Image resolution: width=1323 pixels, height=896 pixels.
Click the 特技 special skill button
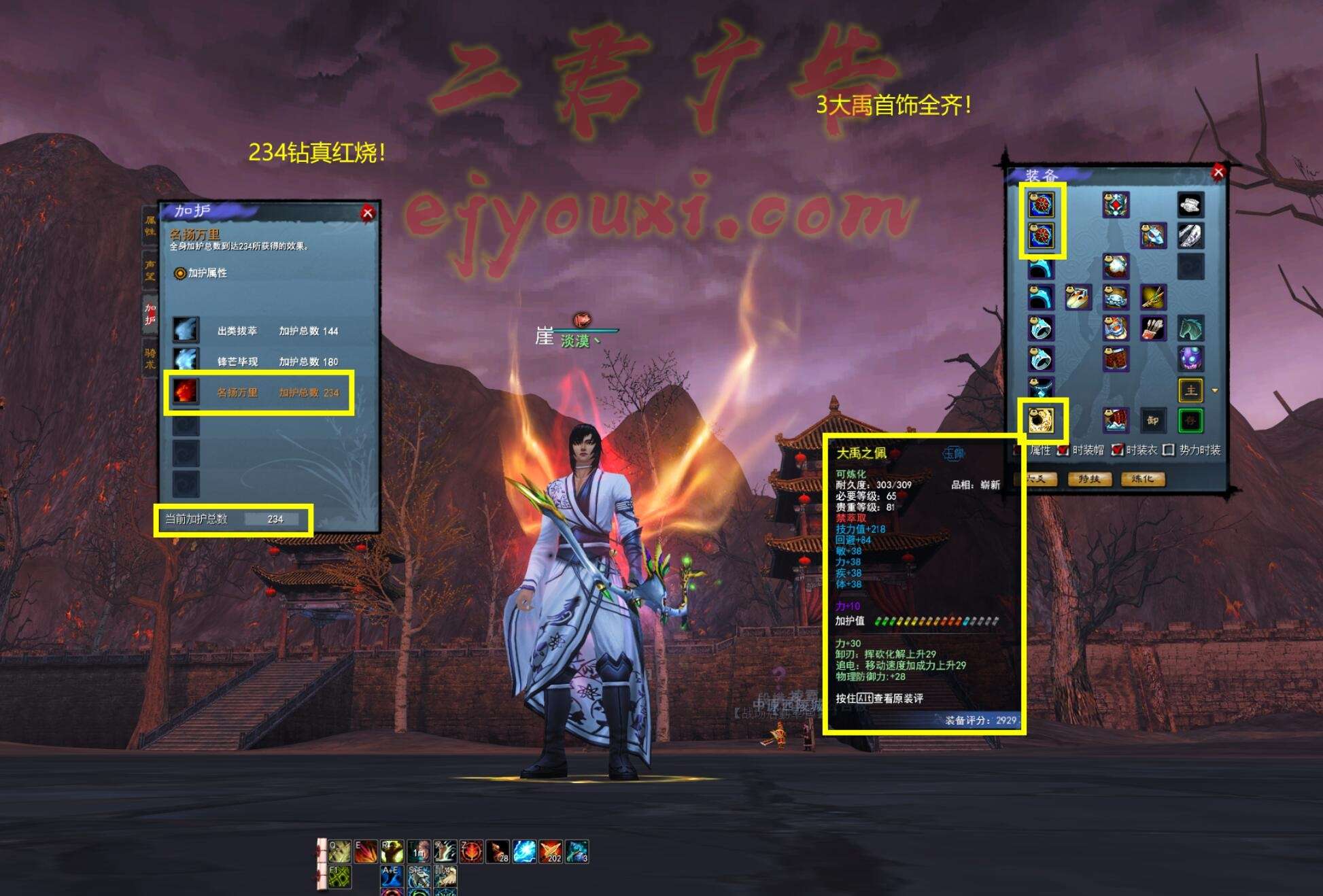1089,479
